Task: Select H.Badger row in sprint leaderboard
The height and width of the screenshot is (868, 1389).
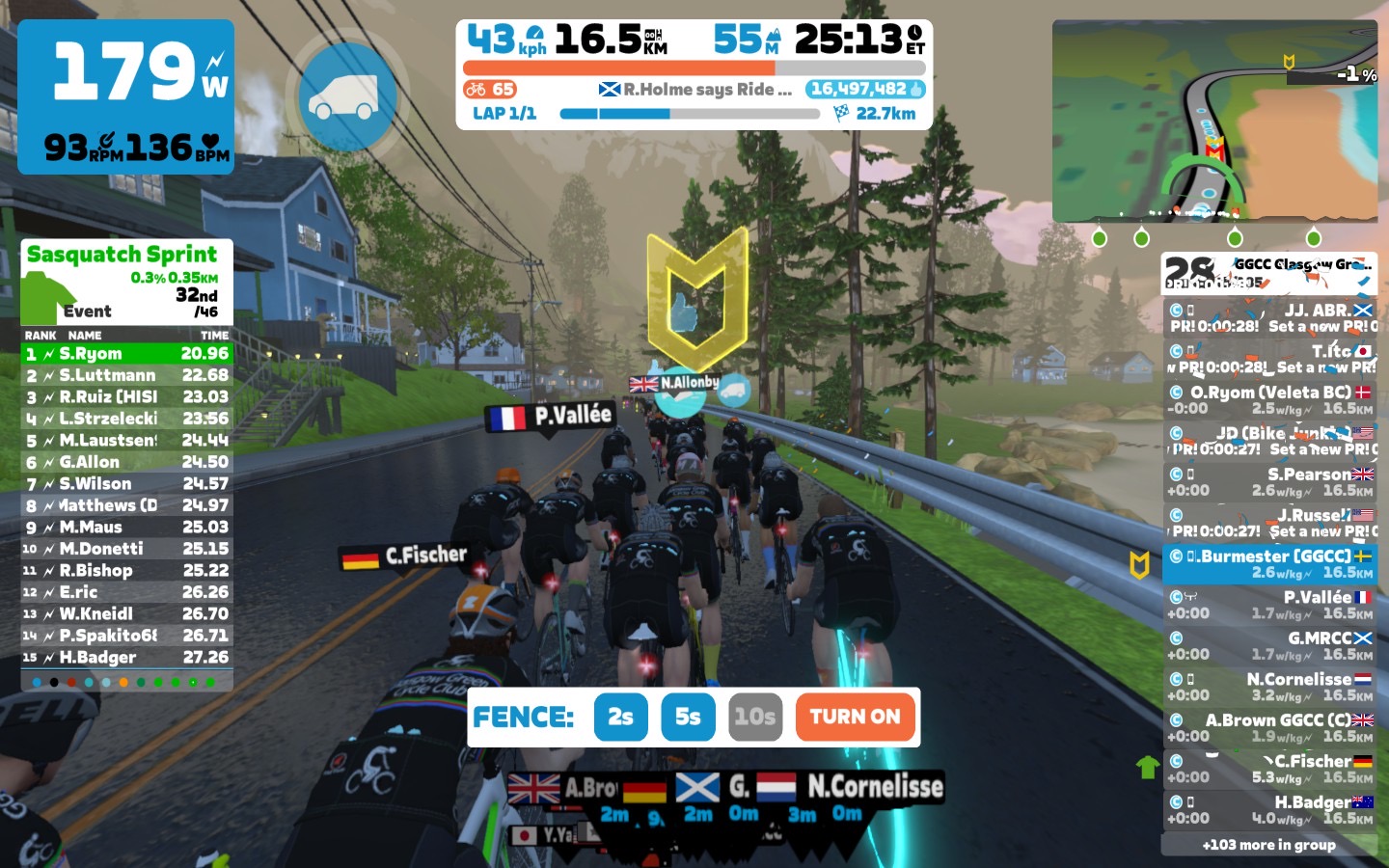Action: pos(126,658)
